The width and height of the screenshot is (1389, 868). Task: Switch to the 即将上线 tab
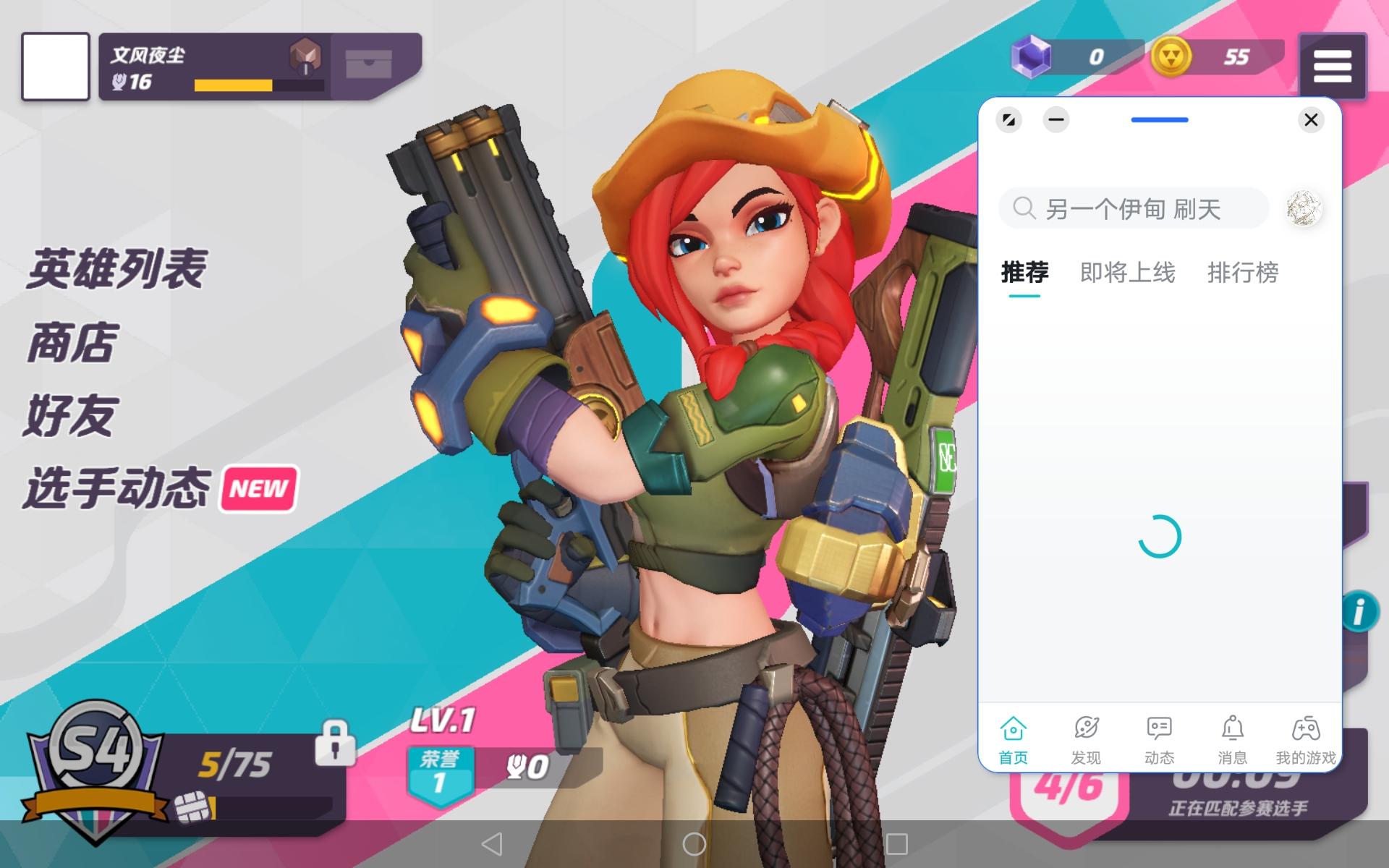click(1129, 273)
